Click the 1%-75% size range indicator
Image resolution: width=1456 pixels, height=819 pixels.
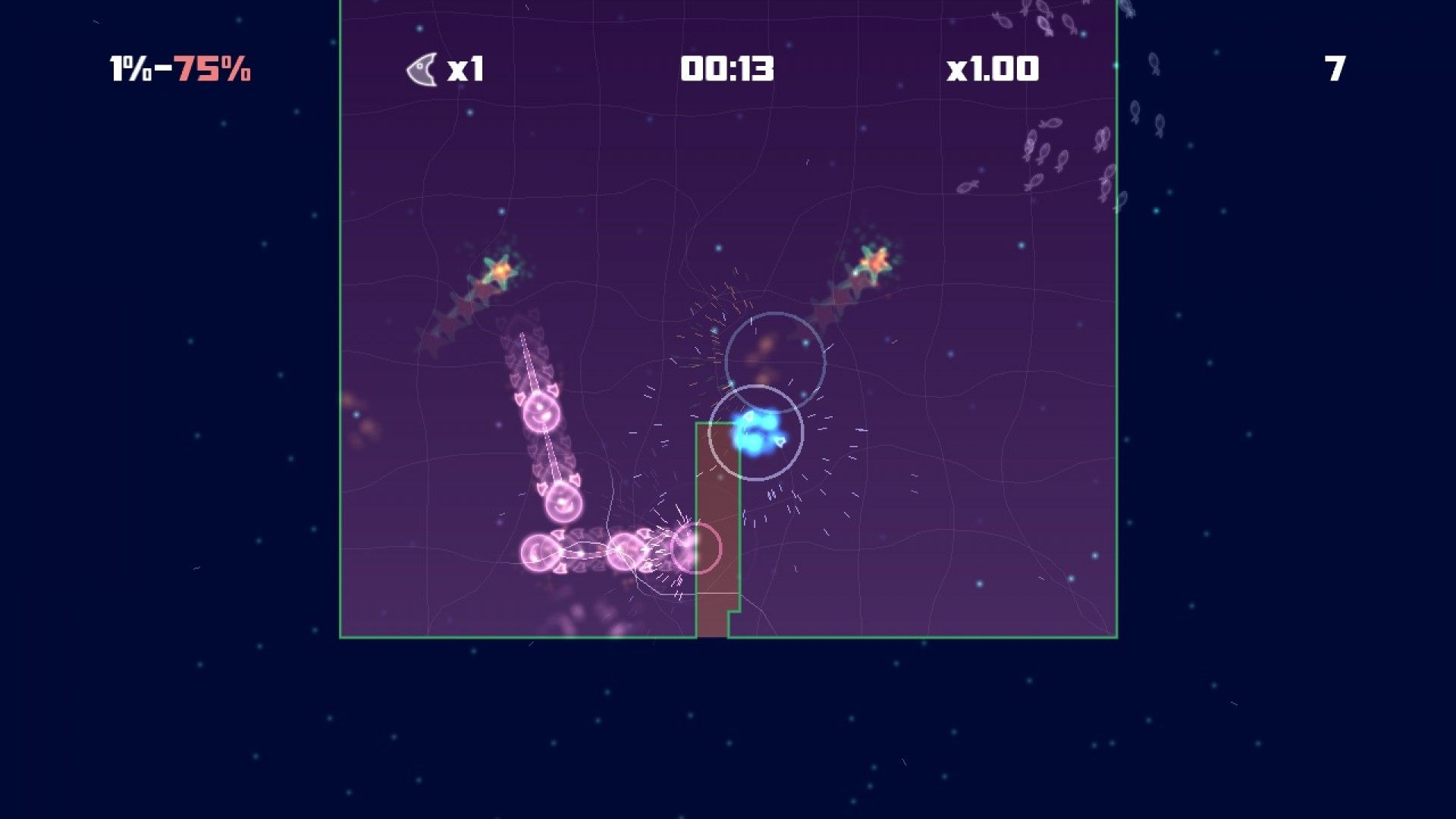(180, 69)
